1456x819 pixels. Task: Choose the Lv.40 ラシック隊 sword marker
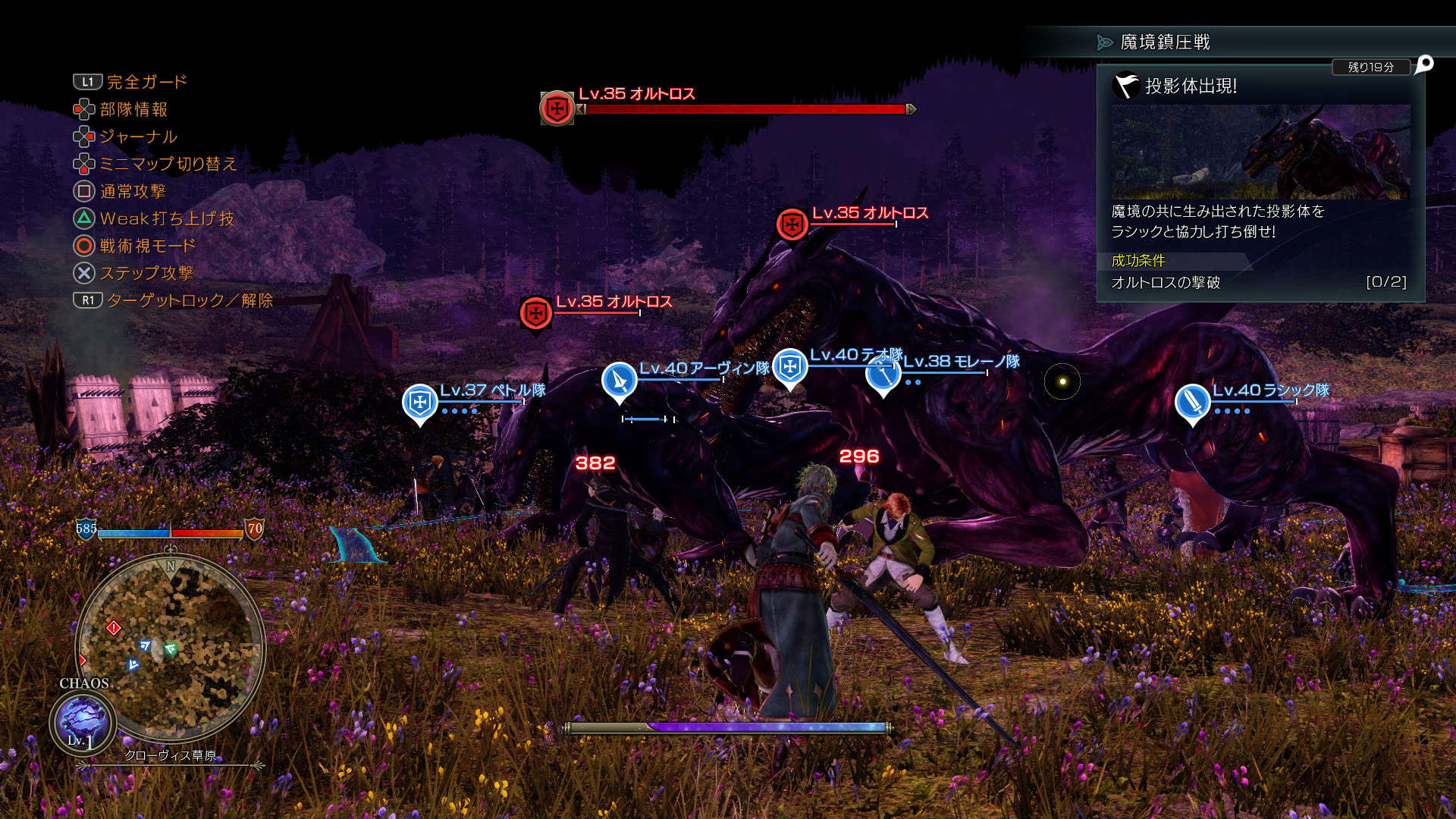click(x=1191, y=402)
